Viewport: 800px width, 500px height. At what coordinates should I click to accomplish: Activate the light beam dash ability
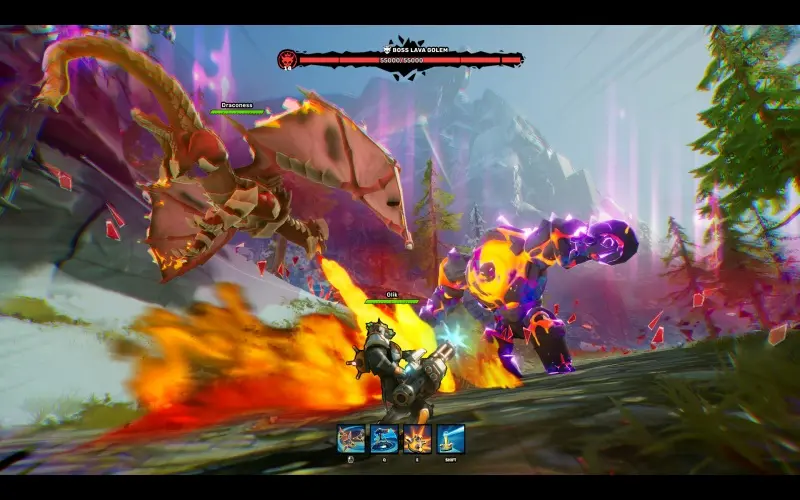[450, 438]
